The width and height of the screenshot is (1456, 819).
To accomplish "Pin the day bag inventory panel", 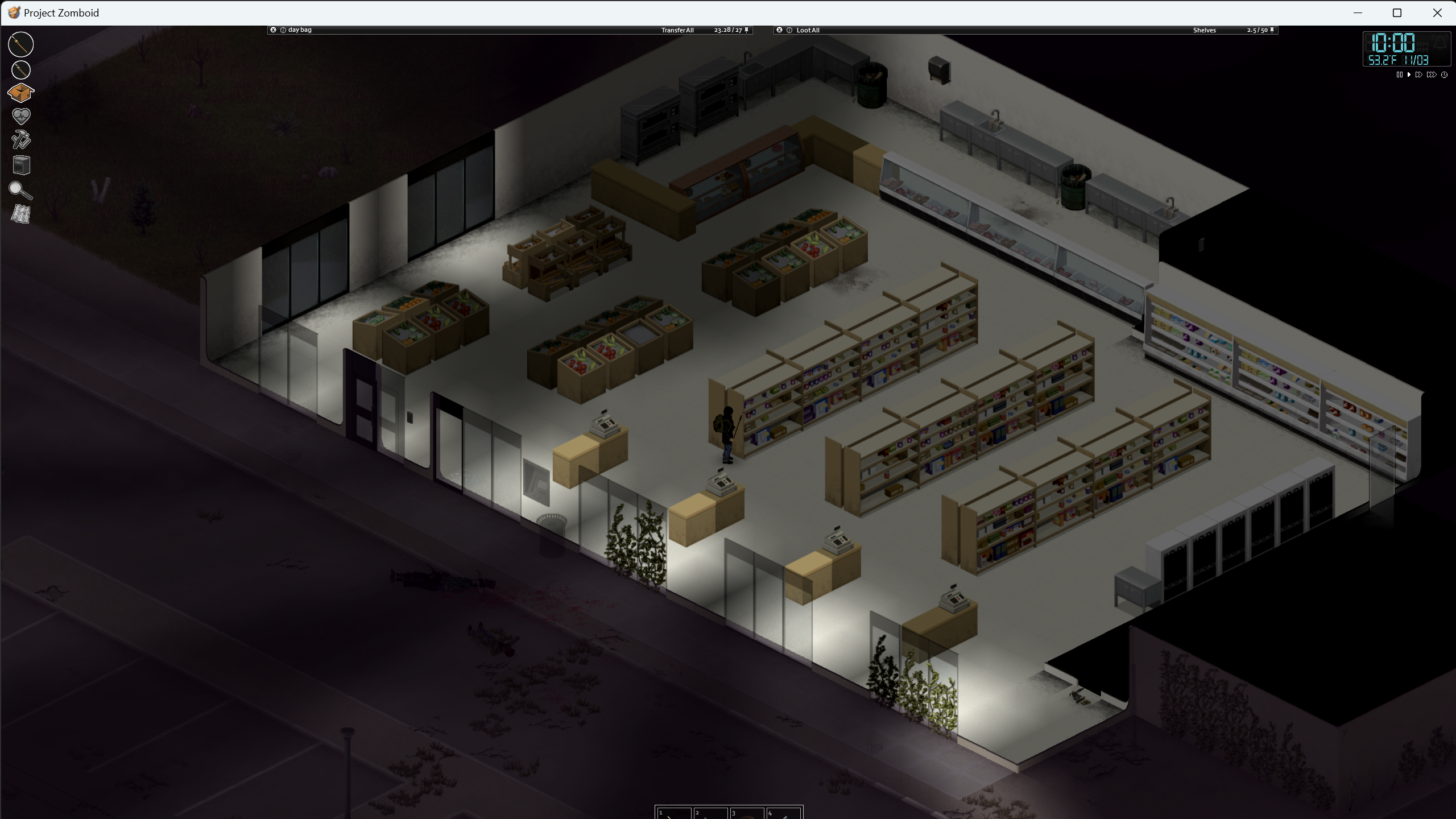I will [x=747, y=30].
